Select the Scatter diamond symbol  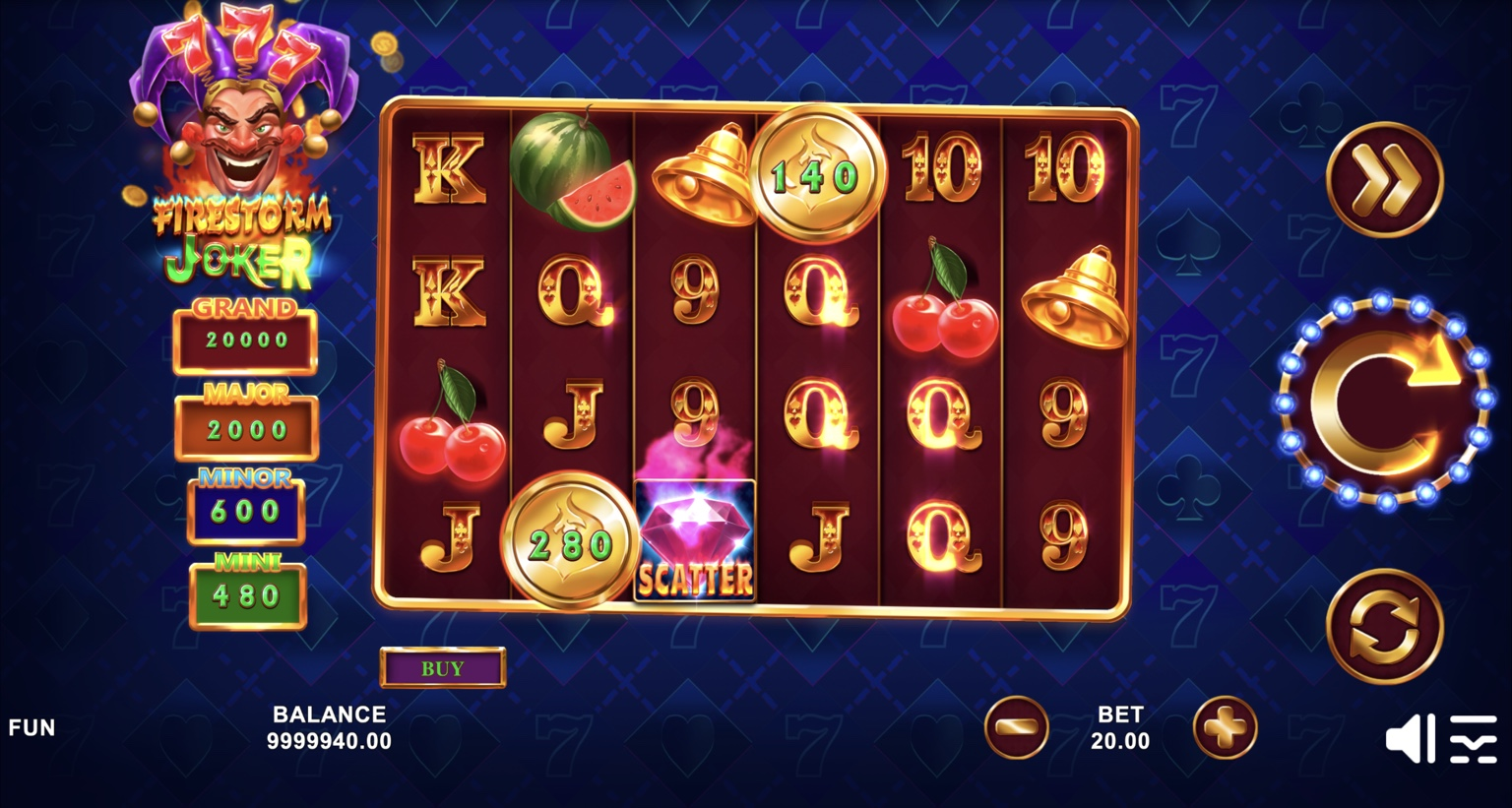pyautogui.click(x=696, y=537)
